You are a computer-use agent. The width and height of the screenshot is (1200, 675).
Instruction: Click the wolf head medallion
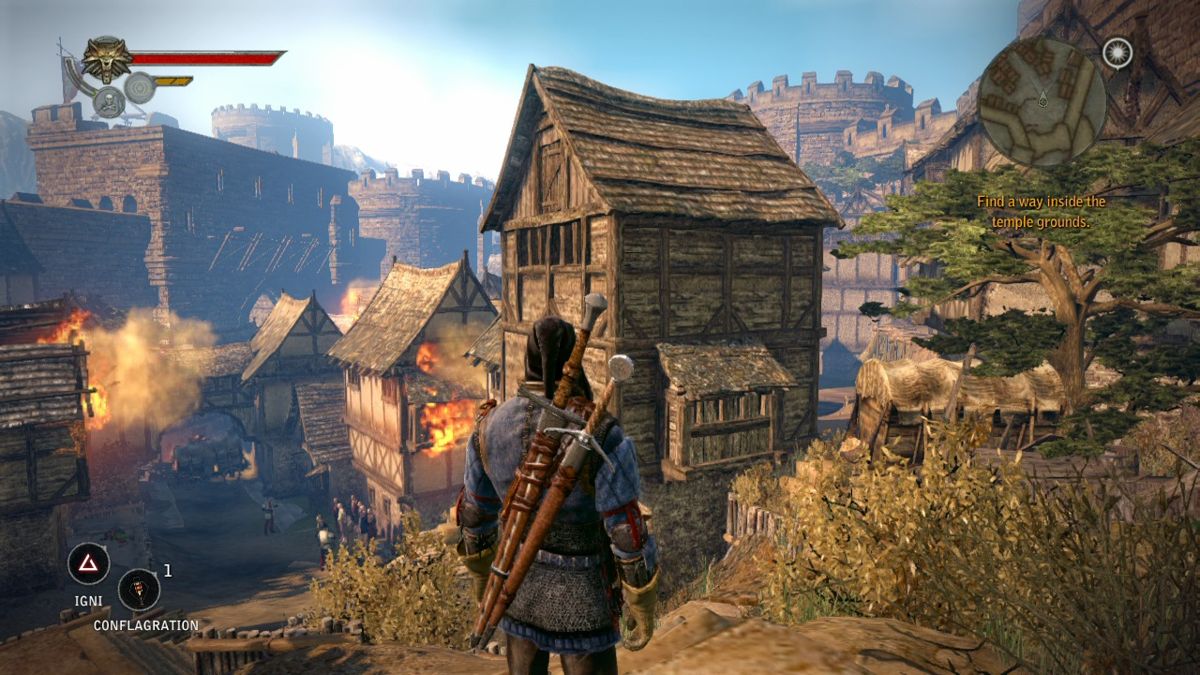tap(107, 58)
